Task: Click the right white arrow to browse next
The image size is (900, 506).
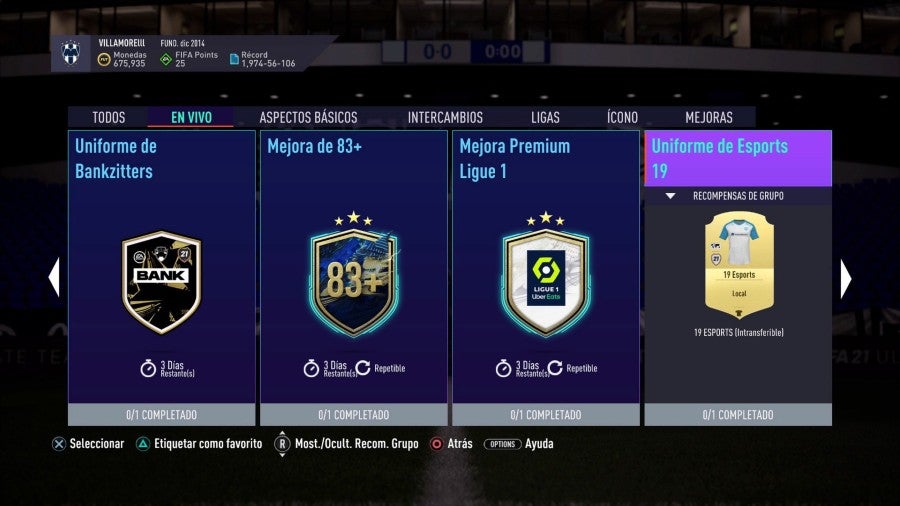Action: pos(845,278)
